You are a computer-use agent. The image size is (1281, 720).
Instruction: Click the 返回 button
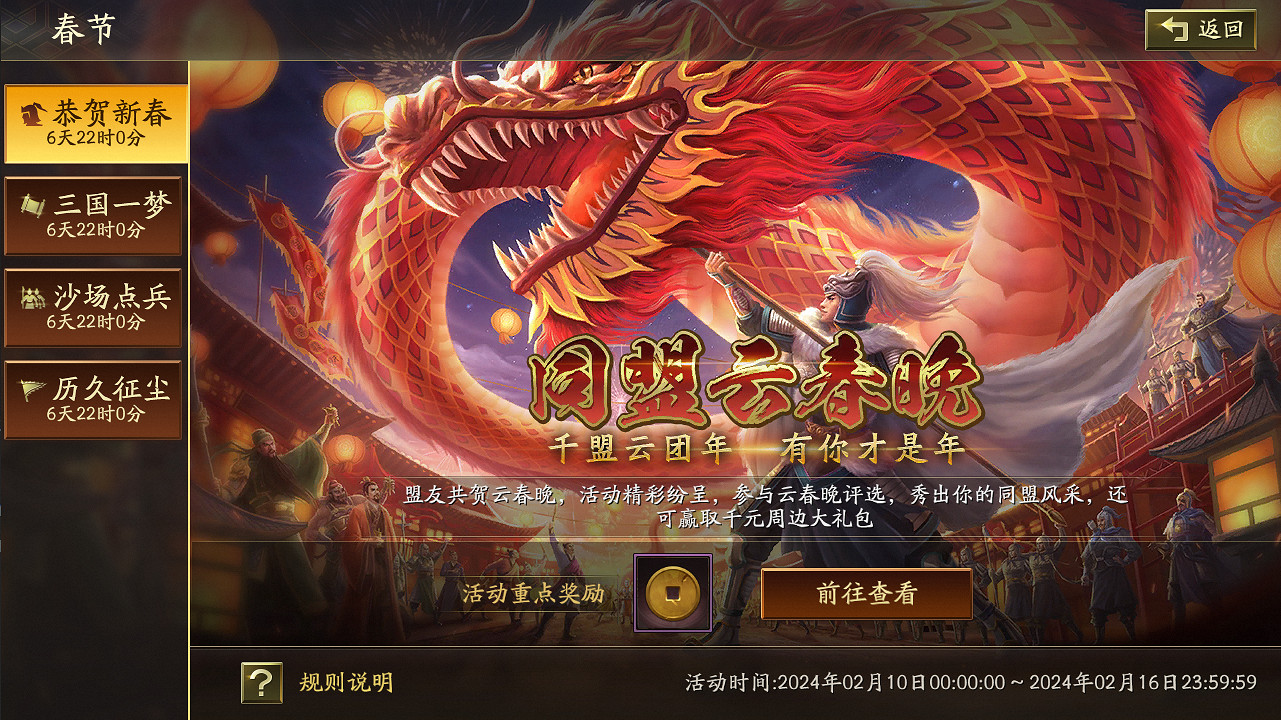pyautogui.click(x=1199, y=30)
